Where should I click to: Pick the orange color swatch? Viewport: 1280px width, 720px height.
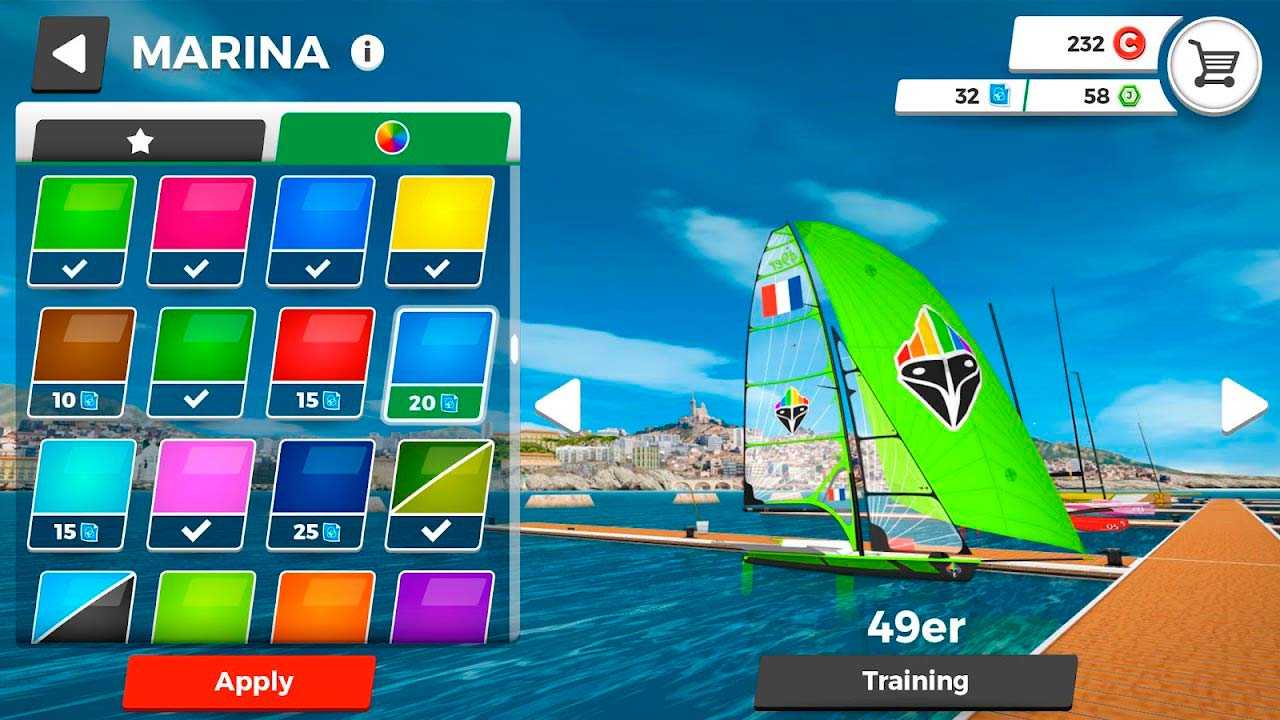tap(322, 606)
